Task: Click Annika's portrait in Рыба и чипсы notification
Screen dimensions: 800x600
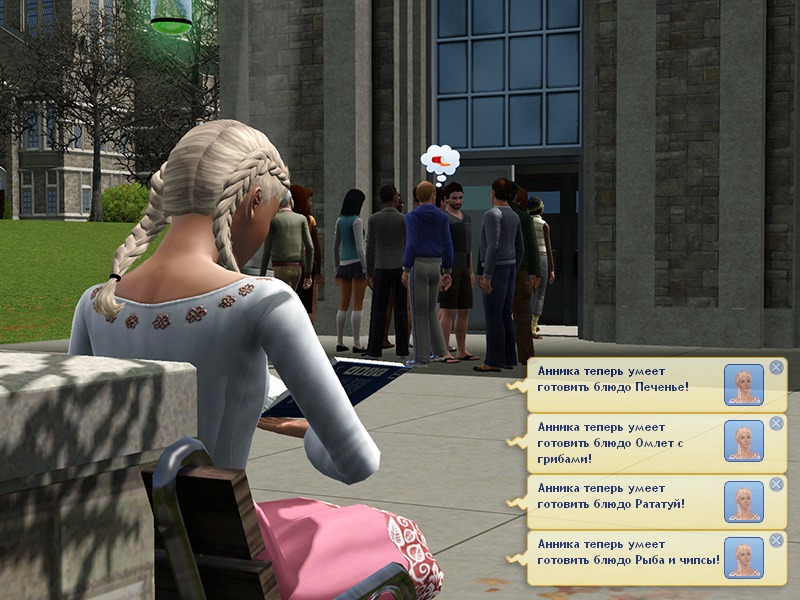Action: pos(743,558)
